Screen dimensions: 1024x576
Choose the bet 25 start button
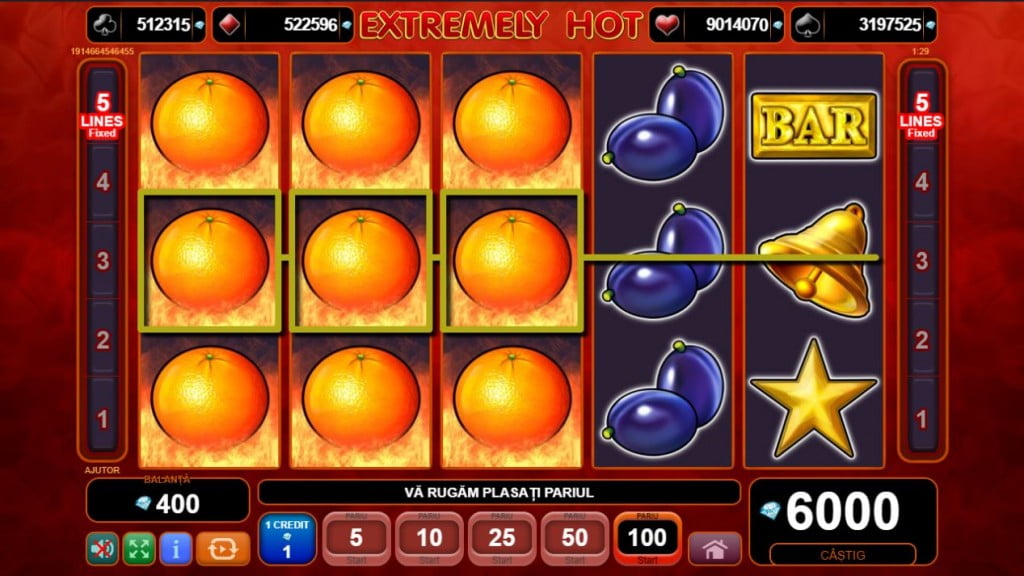point(502,539)
